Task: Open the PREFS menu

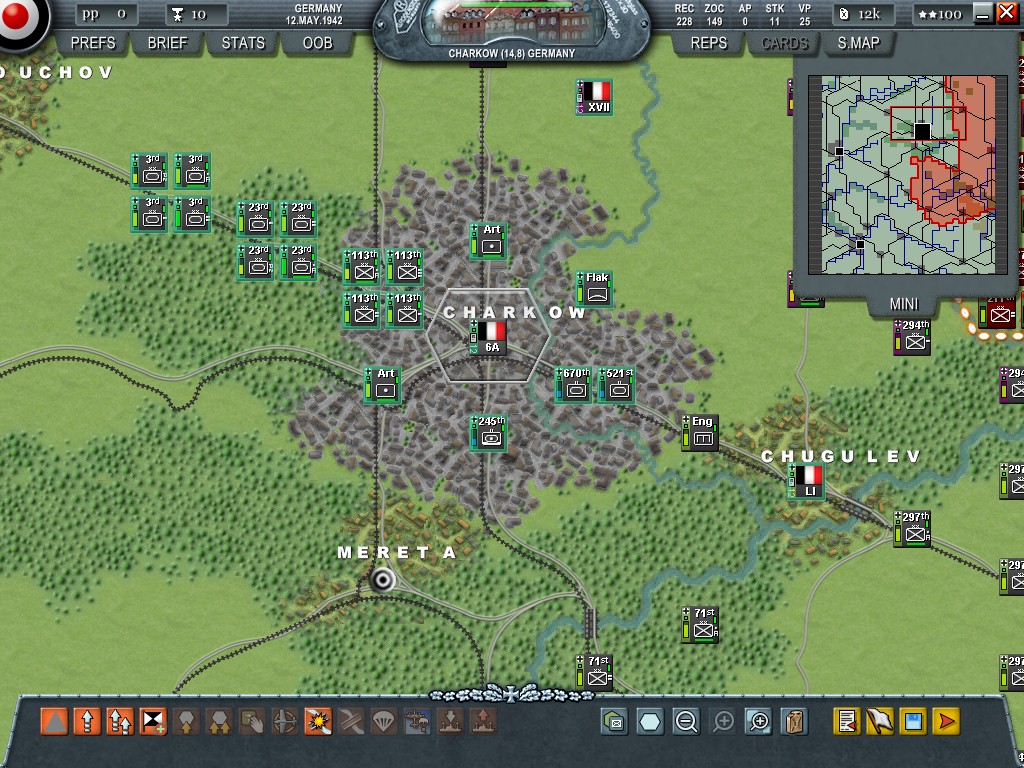Action: tap(93, 43)
